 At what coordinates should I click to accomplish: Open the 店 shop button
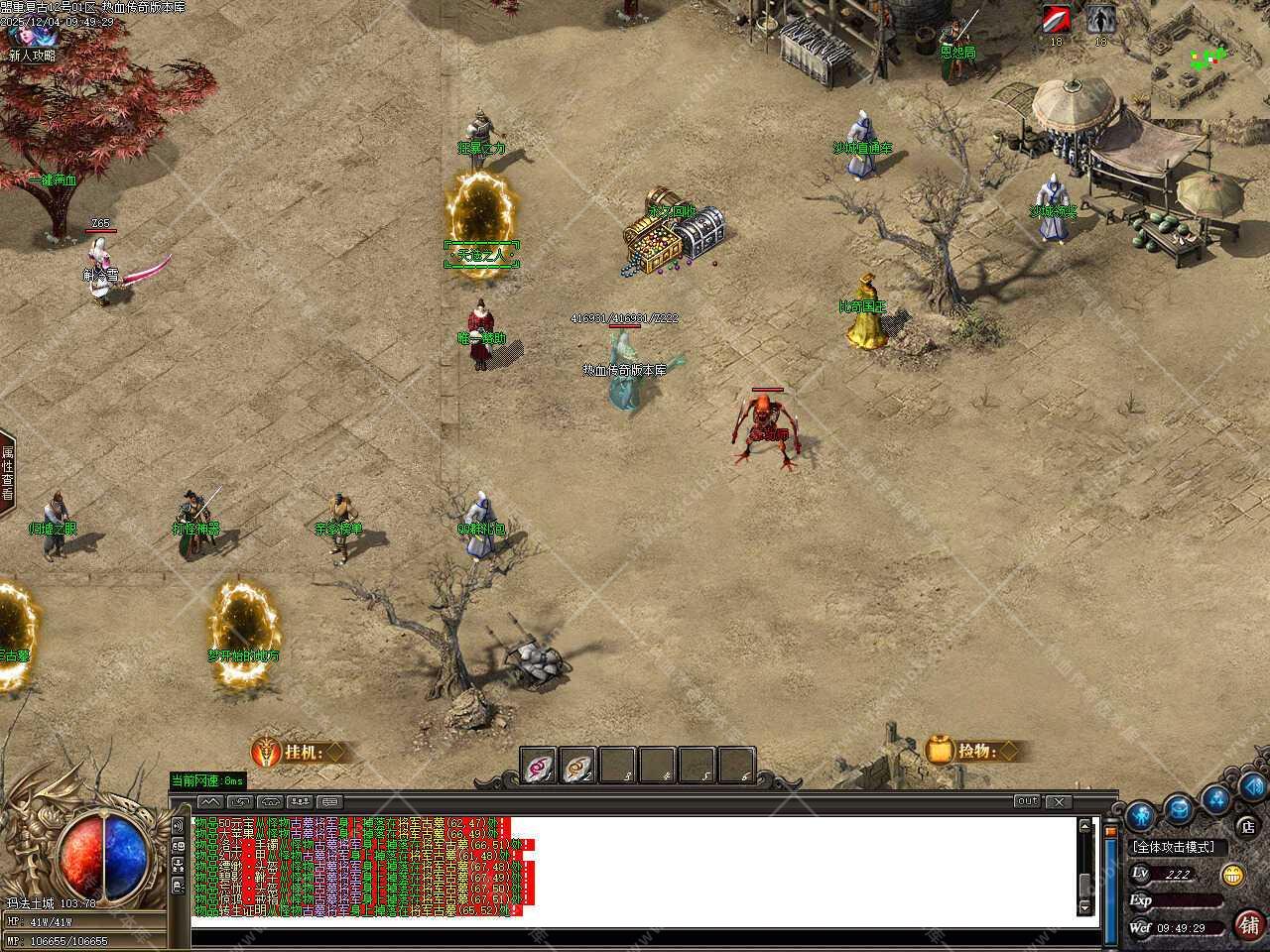click(x=1248, y=827)
